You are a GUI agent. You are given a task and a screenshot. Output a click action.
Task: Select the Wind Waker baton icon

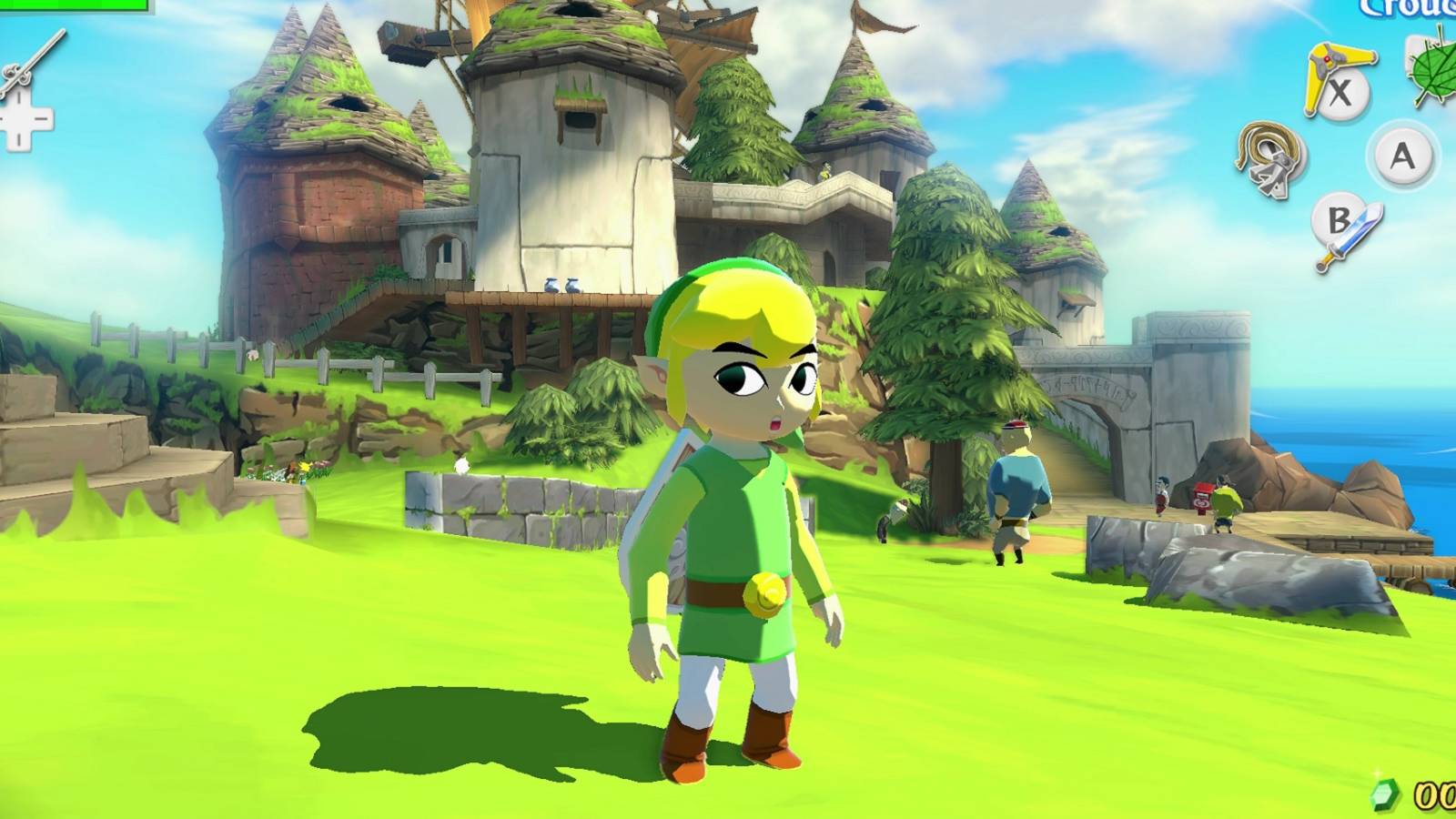(x=35, y=58)
